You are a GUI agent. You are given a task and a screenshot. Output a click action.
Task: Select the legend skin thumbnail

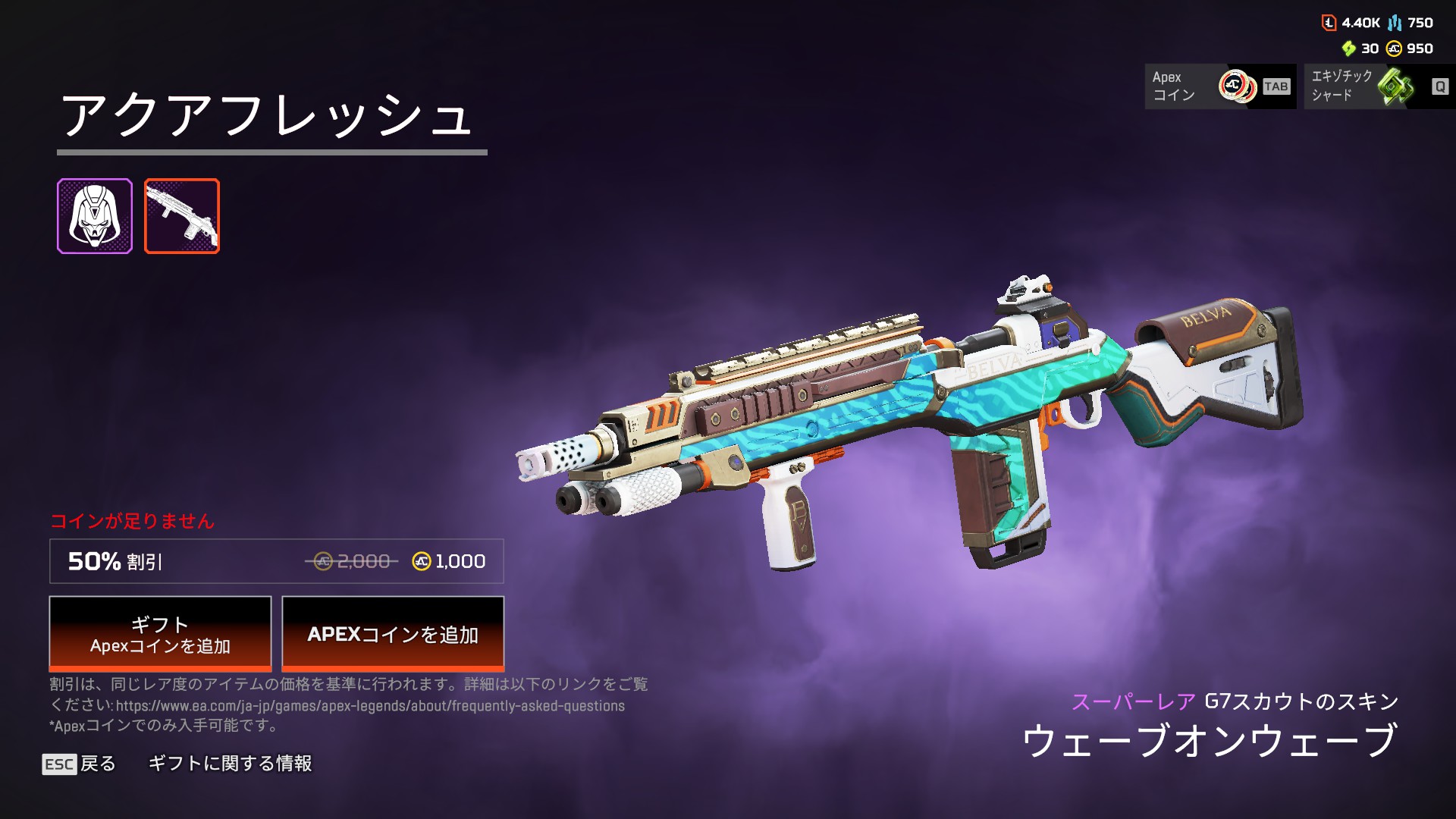[x=95, y=216]
